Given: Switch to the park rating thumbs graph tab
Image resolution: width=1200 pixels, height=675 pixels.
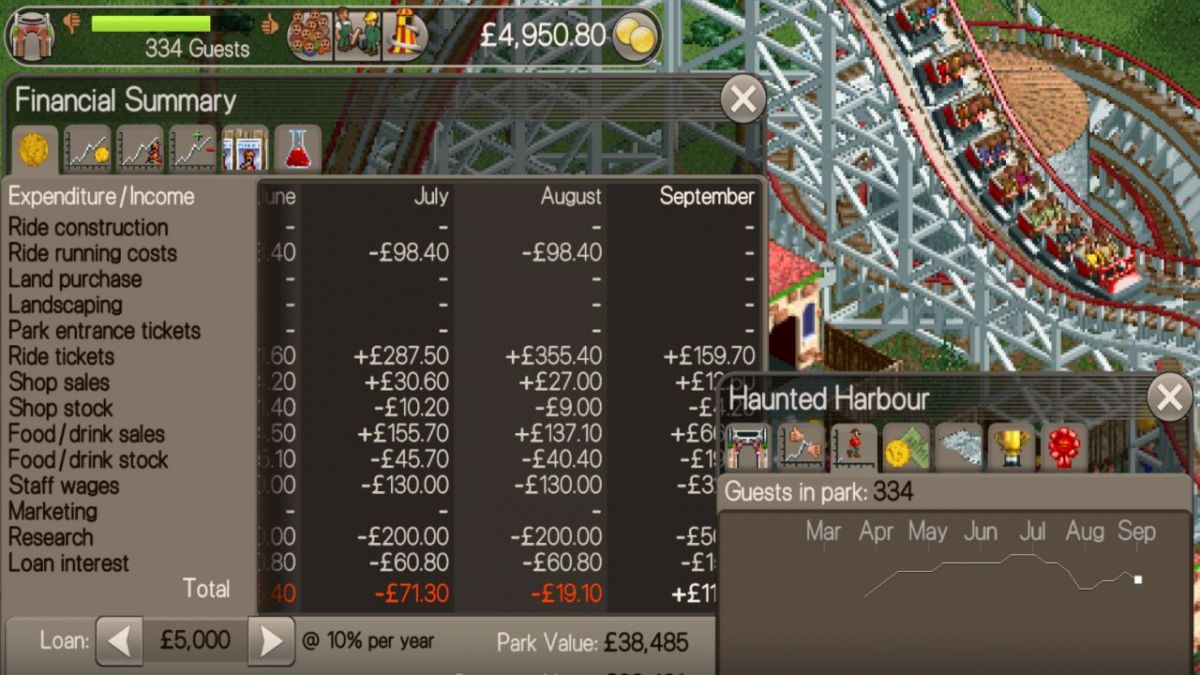Looking at the screenshot, I should 801,448.
